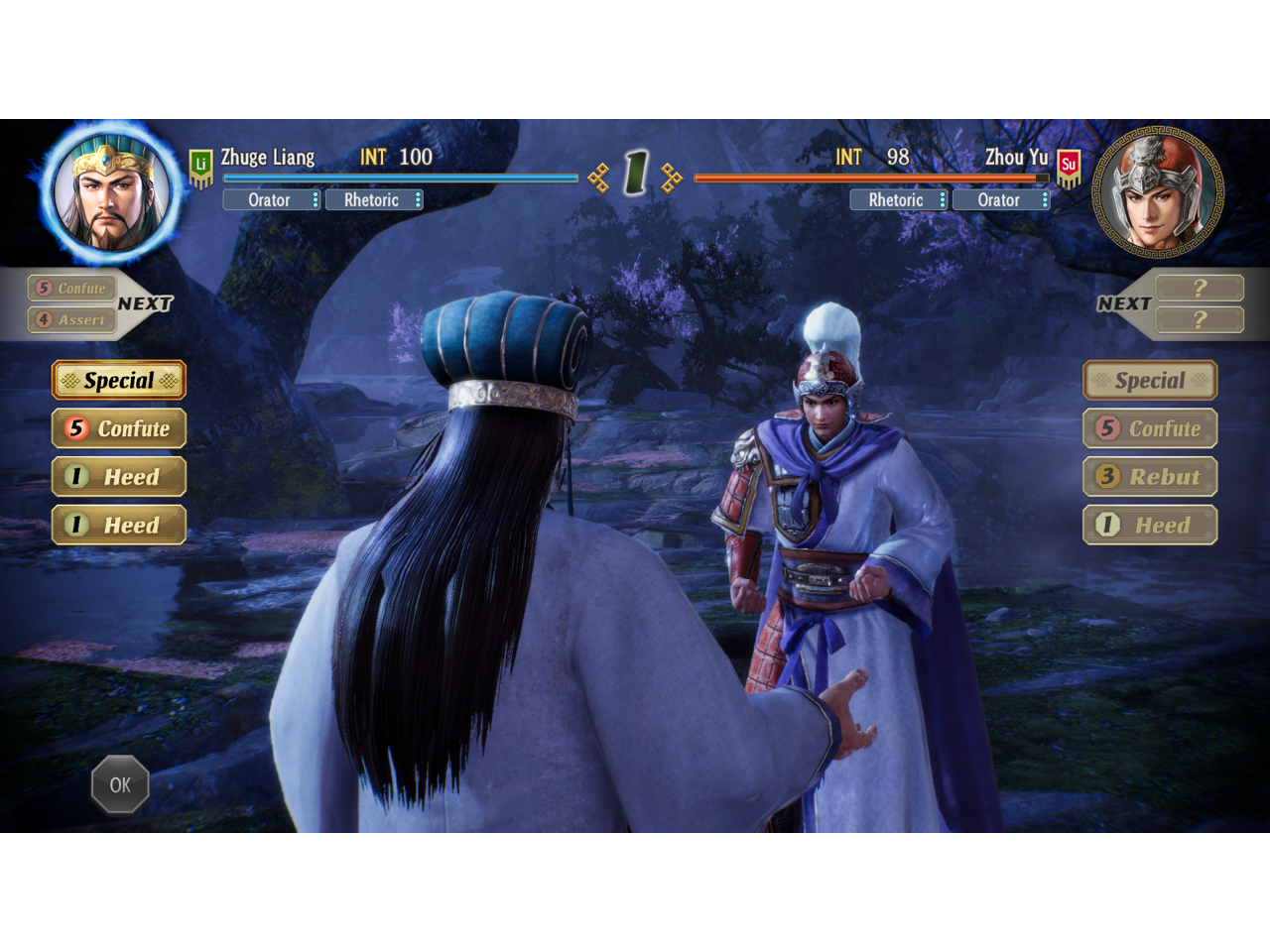The image size is (1270, 952).
Task: Show Zhou Yu's Orator trait
Action: point(1000,200)
